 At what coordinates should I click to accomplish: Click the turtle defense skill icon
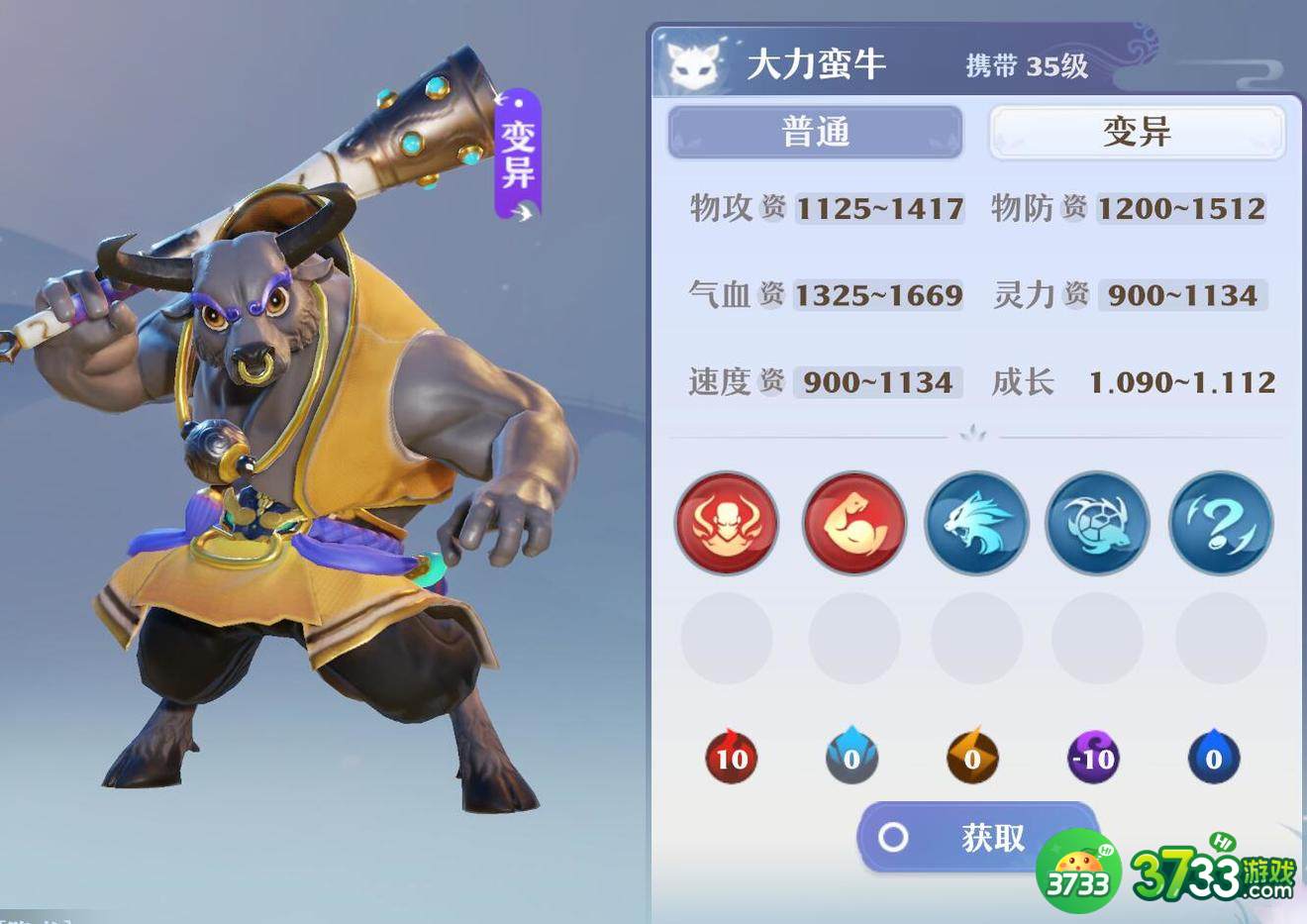coord(1098,523)
